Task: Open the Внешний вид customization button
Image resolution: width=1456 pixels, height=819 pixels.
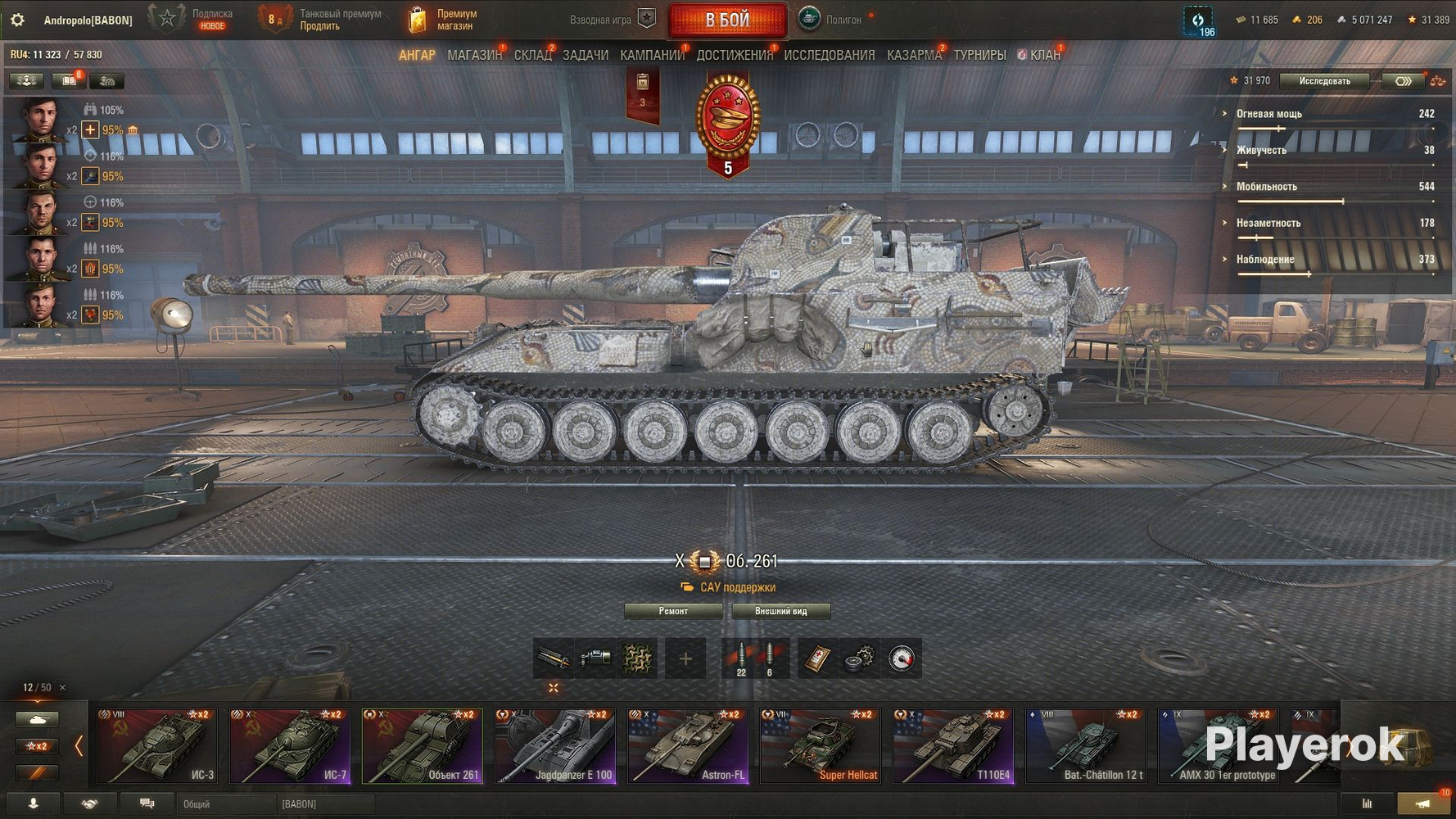Action: [780, 611]
